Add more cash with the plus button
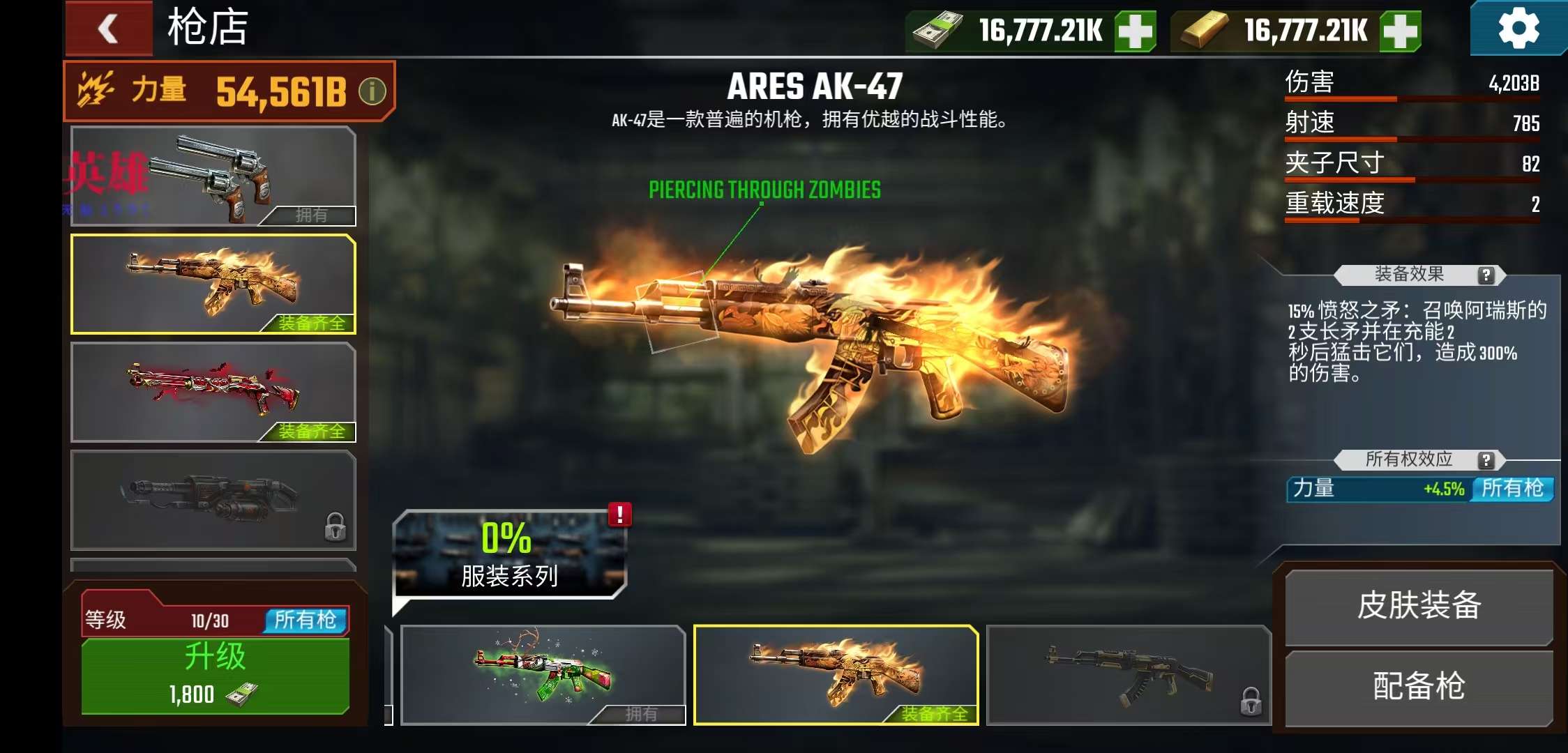Screen dimensions: 1568x753 click(x=1135, y=31)
